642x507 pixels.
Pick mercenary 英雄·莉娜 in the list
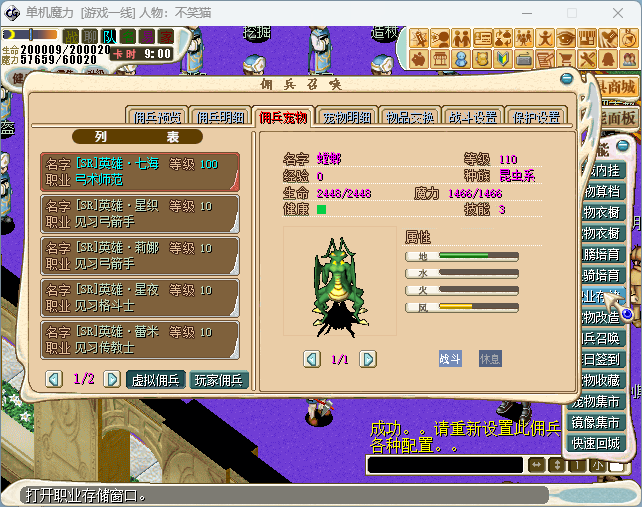140,255
